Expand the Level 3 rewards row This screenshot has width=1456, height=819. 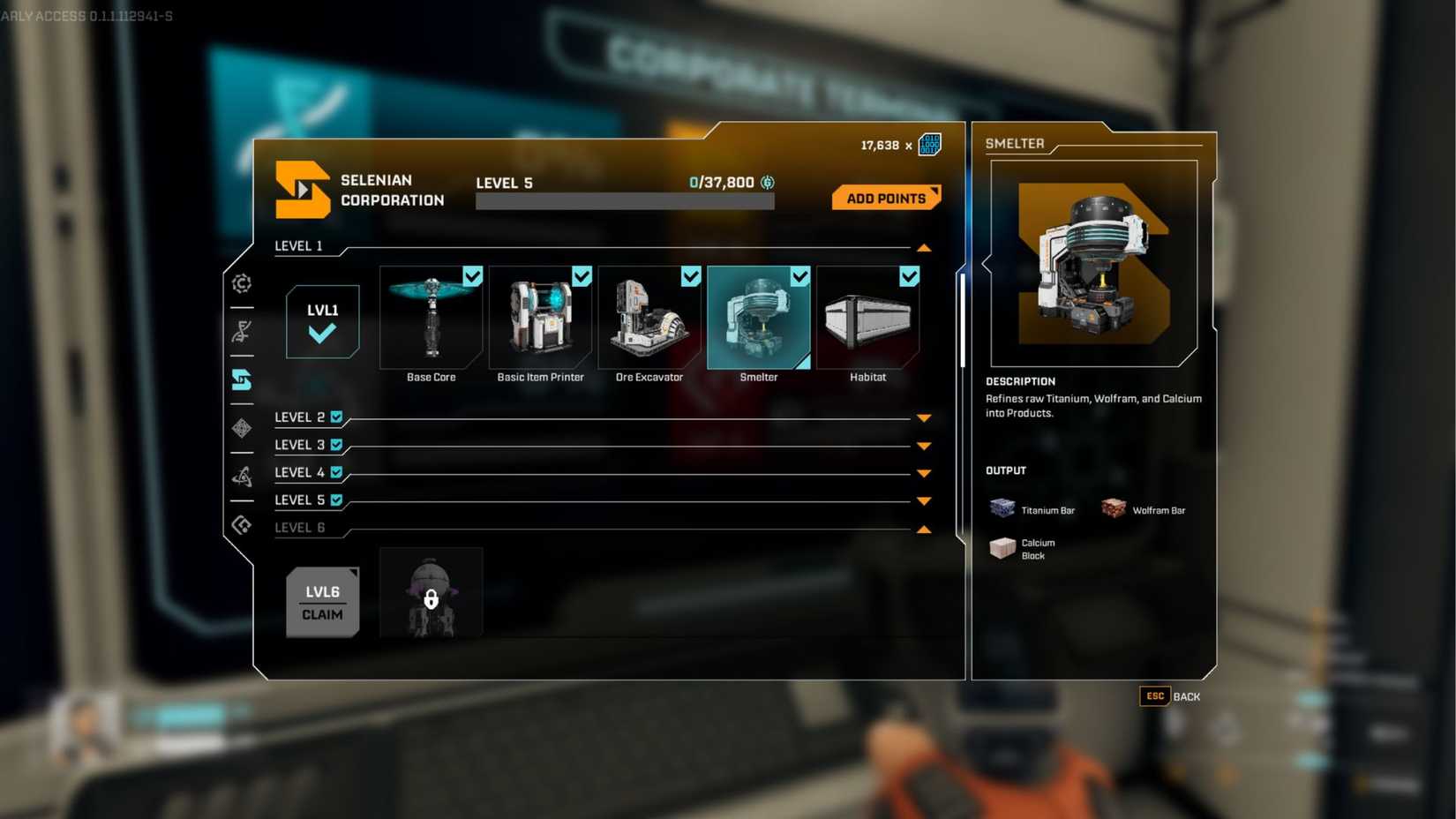click(x=924, y=445)
